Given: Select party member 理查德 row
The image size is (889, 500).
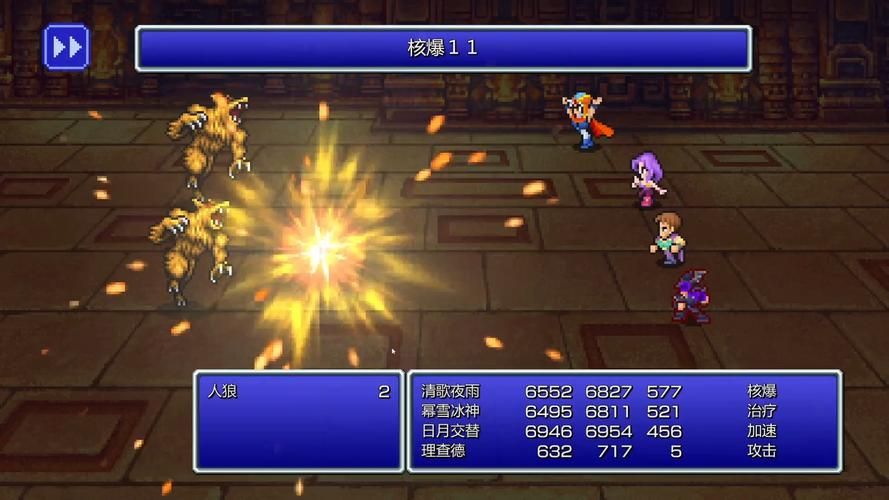Looking at the screenshot, I should point(444,451).
